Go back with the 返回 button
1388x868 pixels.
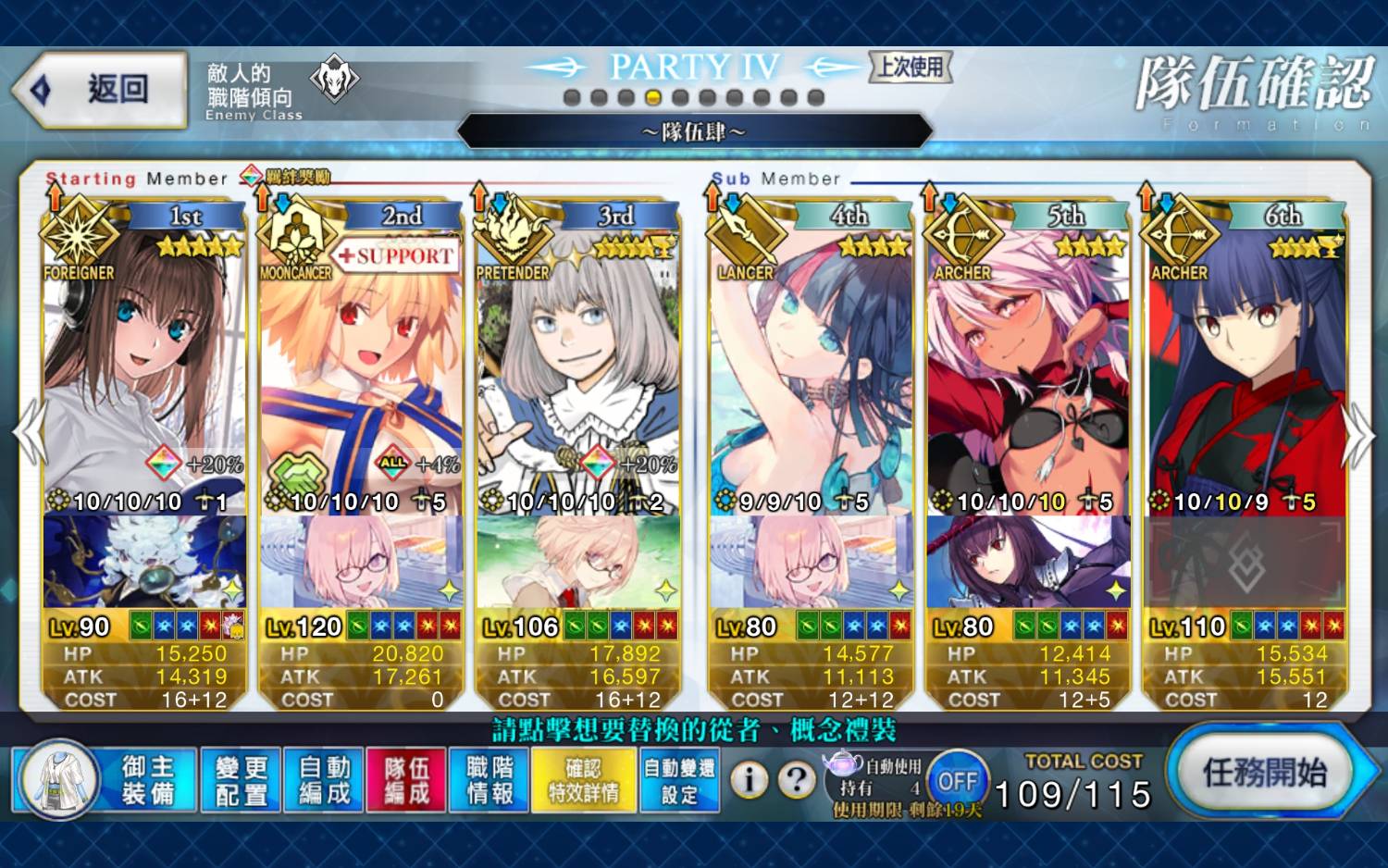(100, 90)
